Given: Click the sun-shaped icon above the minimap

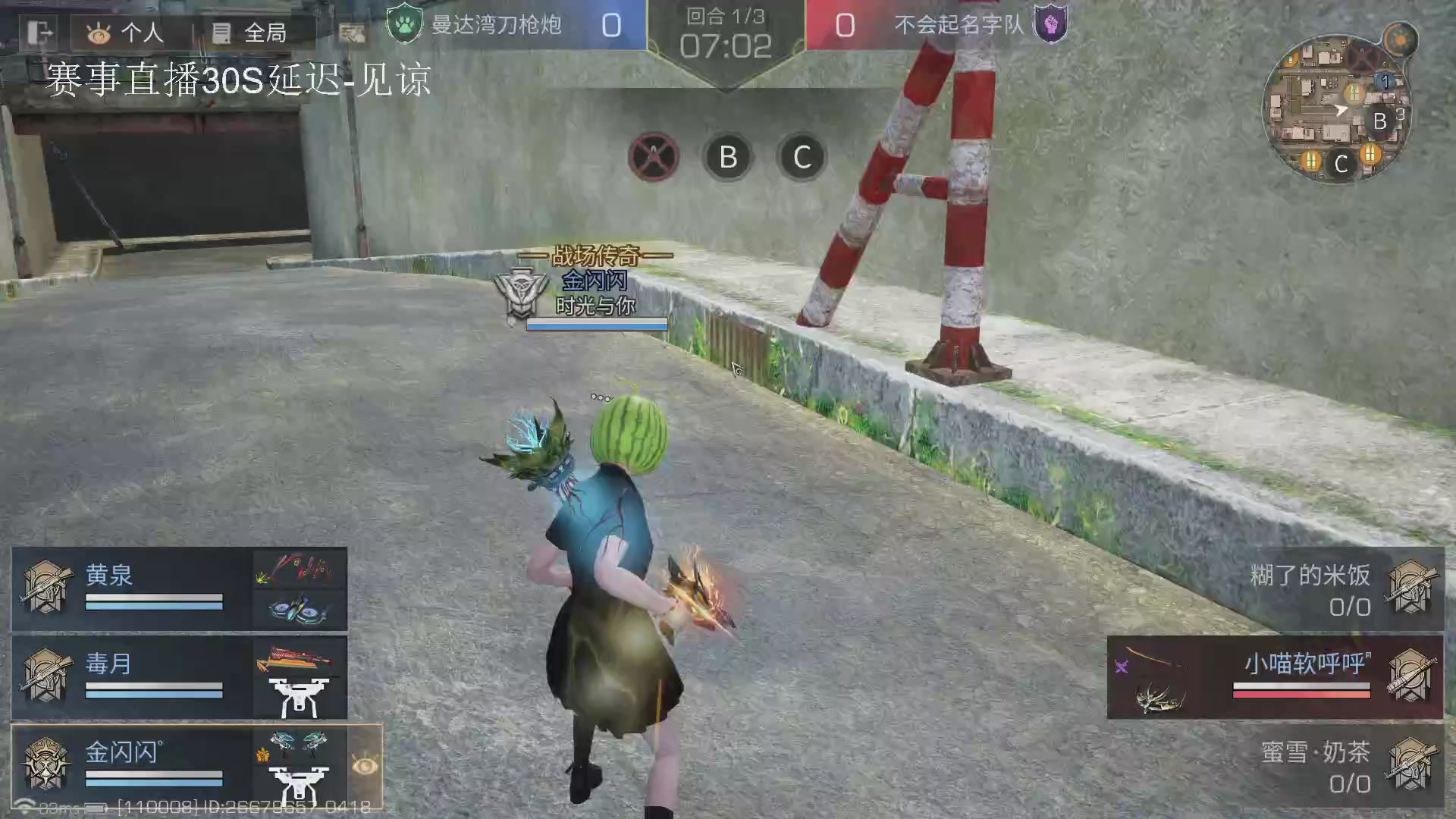Looking at the screenshot, I should click(x=1399, y=39).
